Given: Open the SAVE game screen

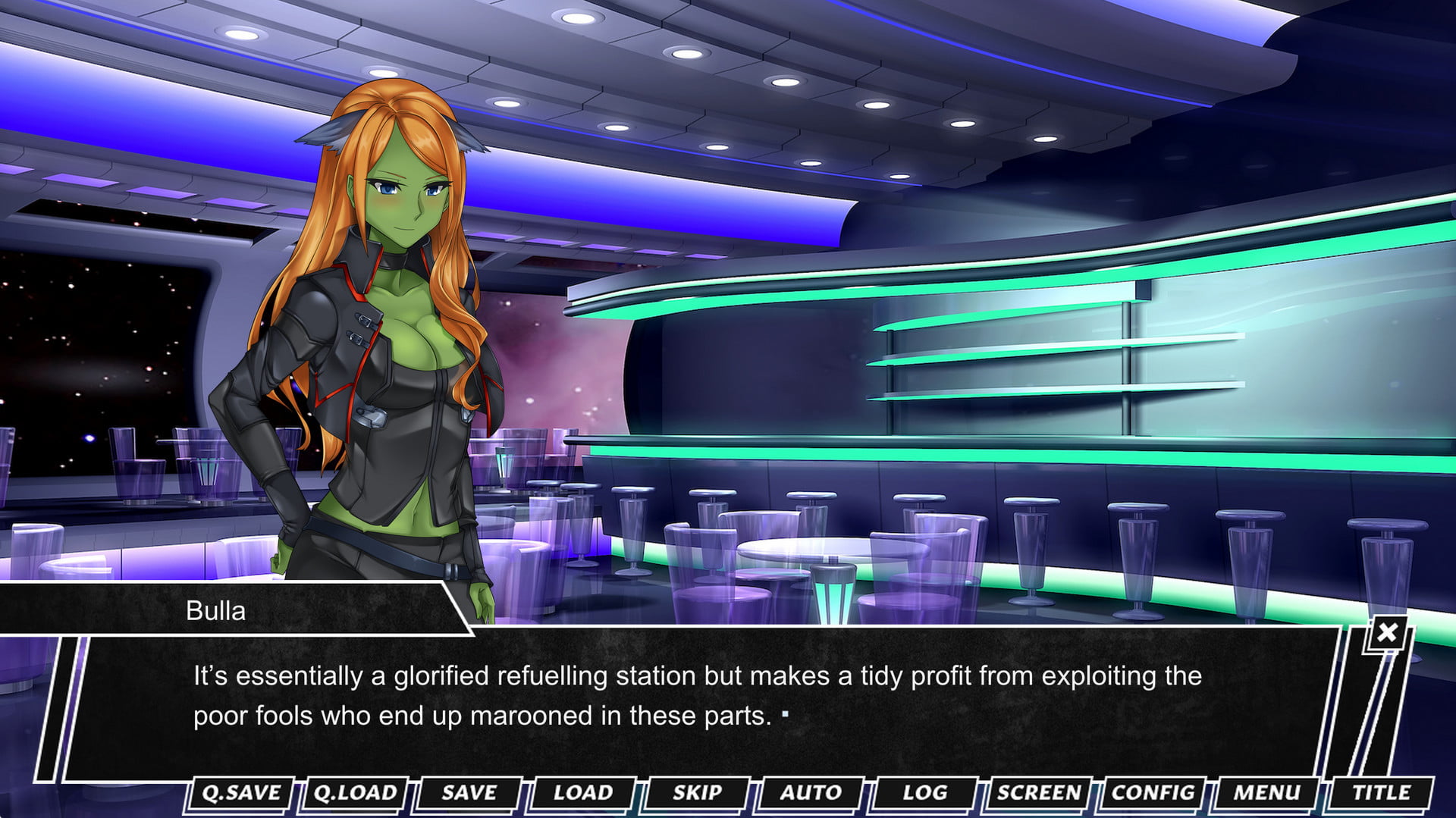Looking at the screenshot, I should pyautogui.click(x=469, y=793).
